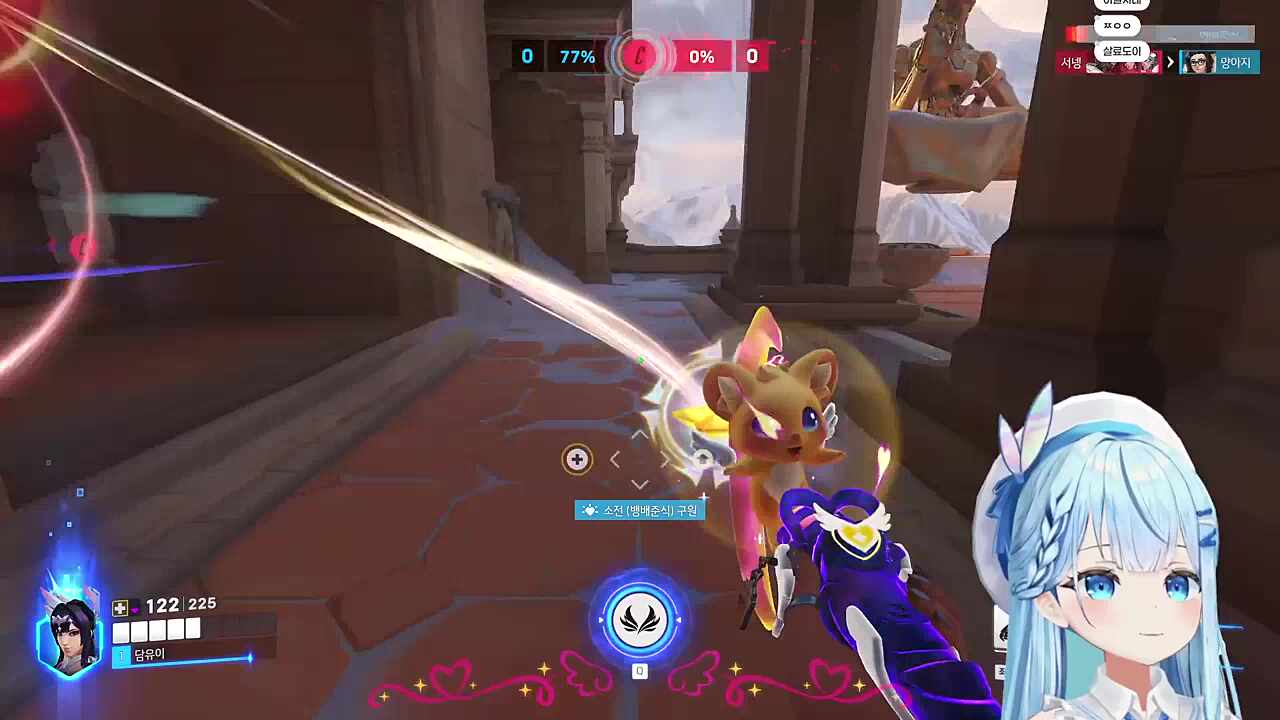Click the resurrect target label for 소전

640,510
